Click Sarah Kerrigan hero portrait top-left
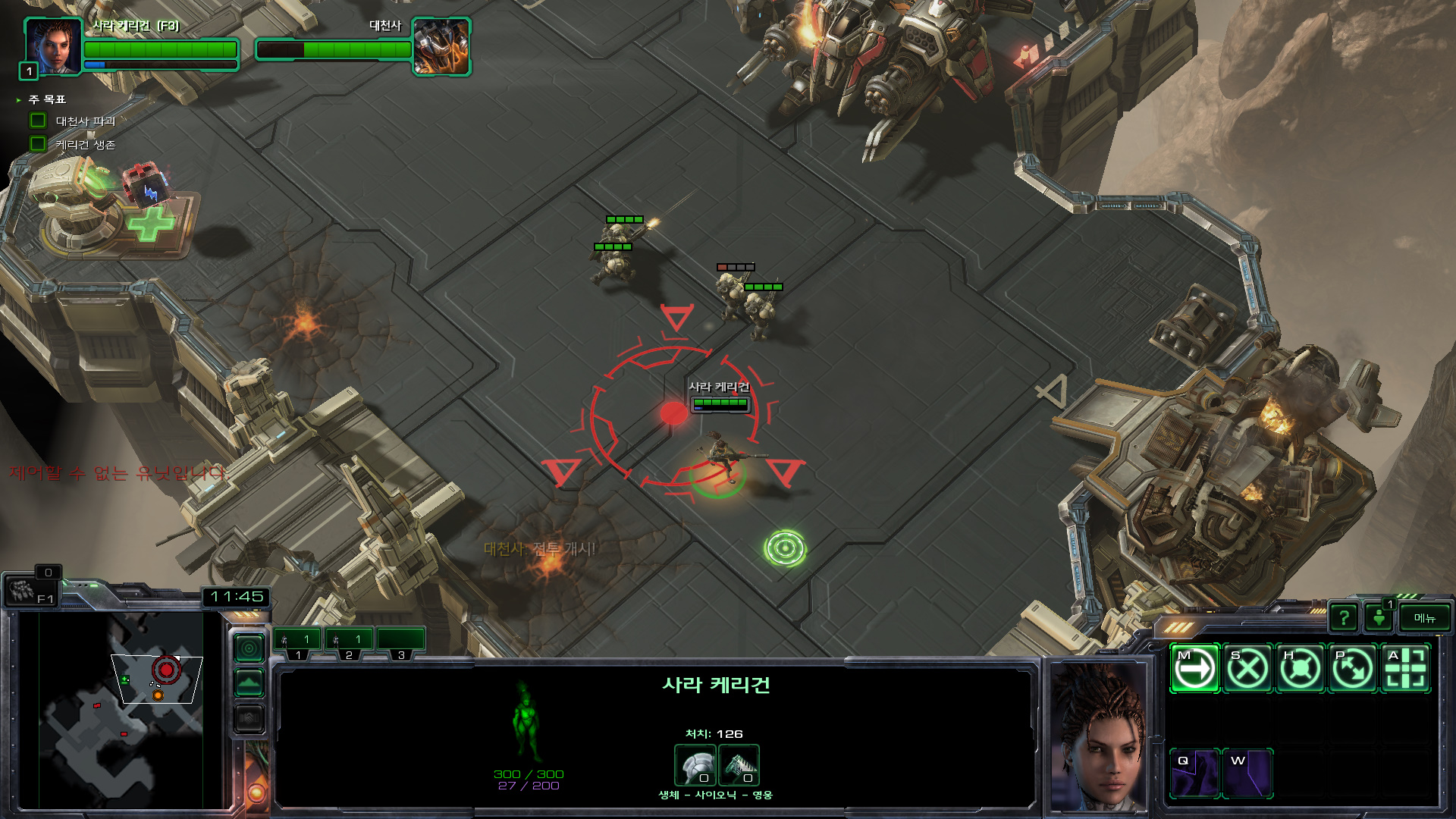The height and width of the screenshot is (819, 1456). point(53,47)
